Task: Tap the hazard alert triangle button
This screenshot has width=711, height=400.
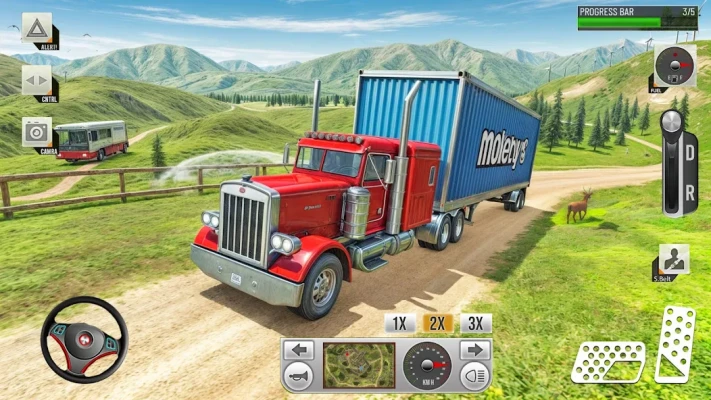Action: pyautogui.click(x=37, y=27)
